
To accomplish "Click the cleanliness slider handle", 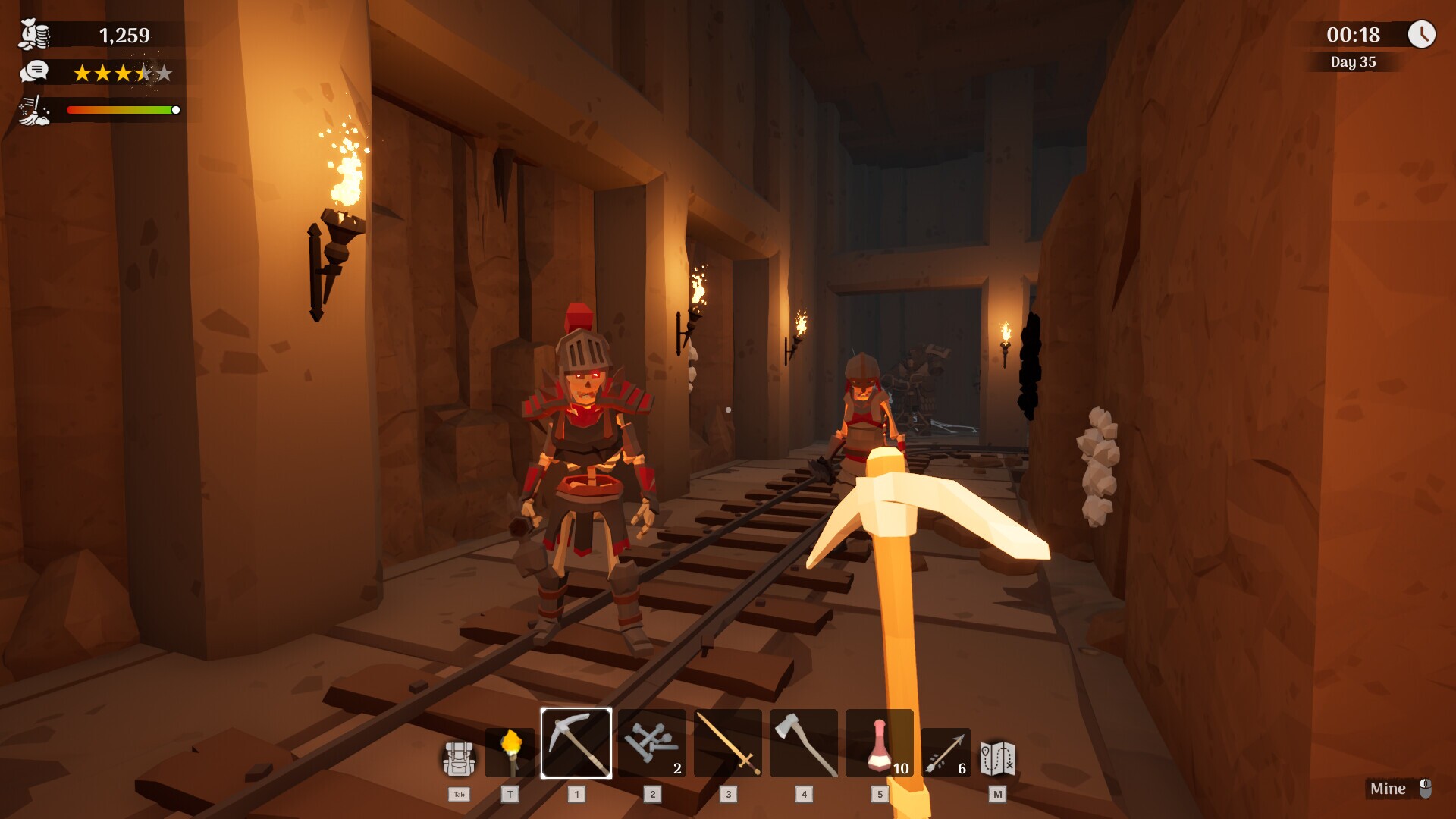I will click(x=176, y=109).
